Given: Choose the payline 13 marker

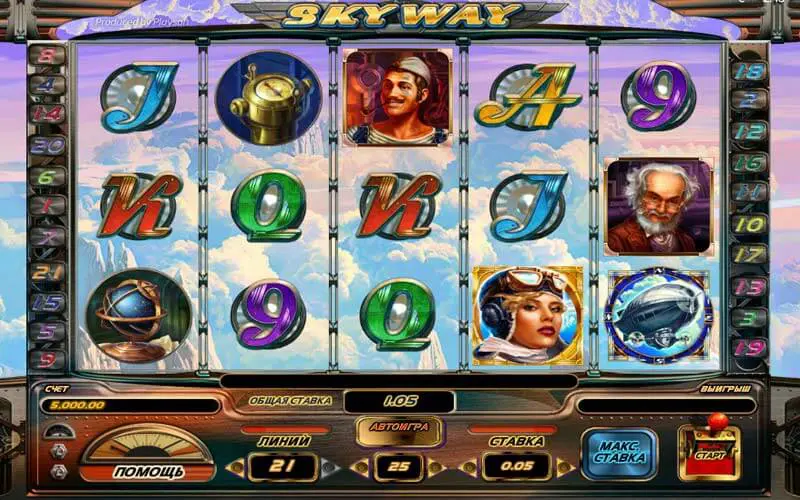Looking at the screenshot, I should pos(748,286).
